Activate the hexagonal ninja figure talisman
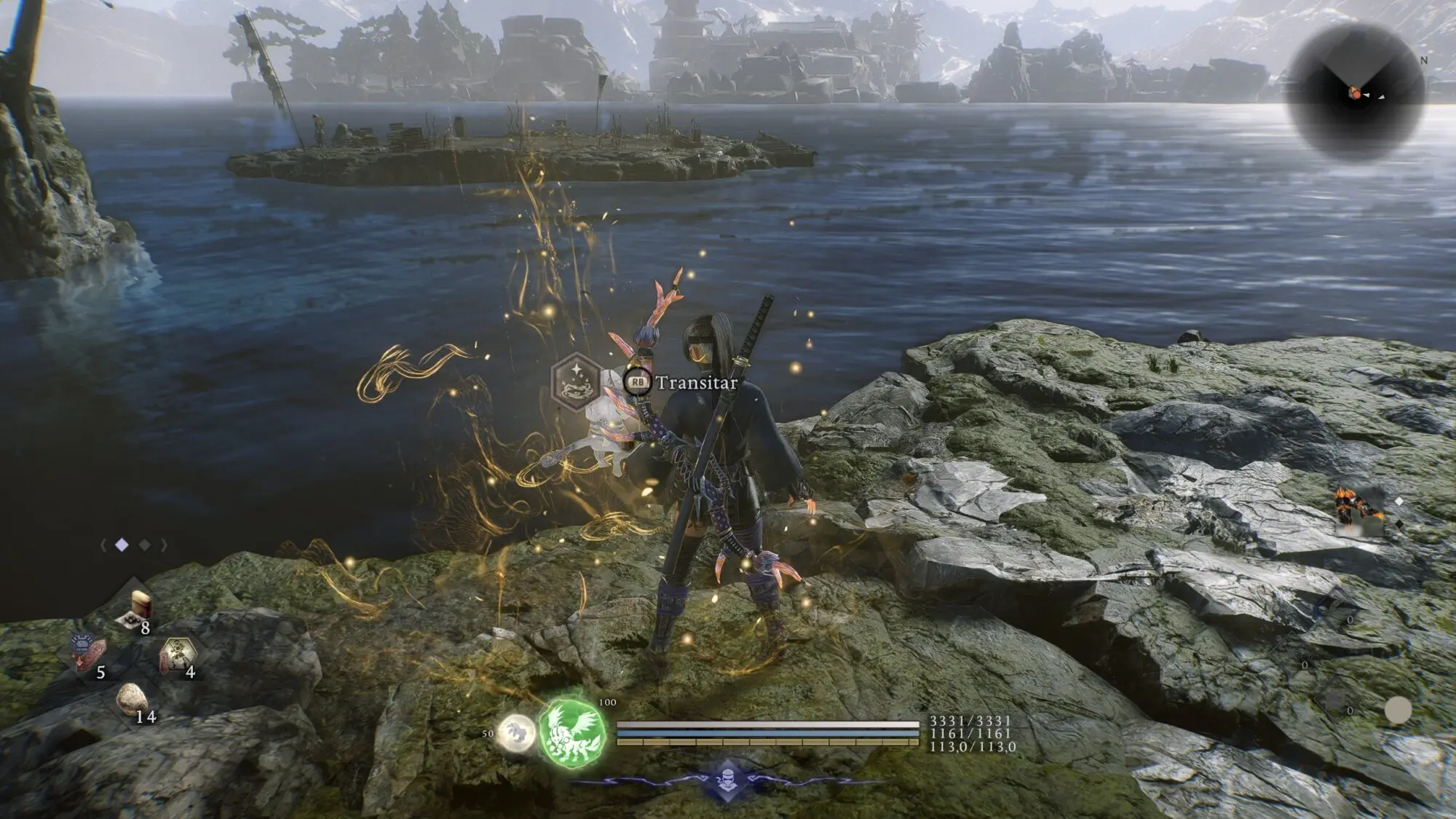Image resolution: width=1456 pixels, height=819 pixels. [x=177, y=654]
